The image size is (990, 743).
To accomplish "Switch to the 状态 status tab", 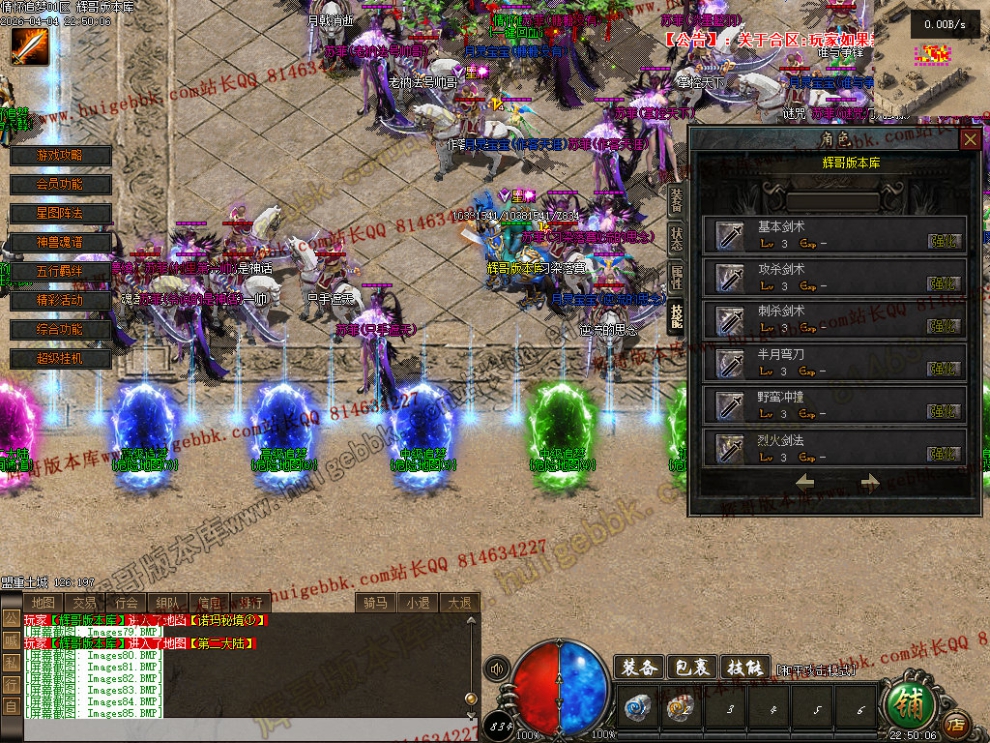I will pyautogui.click(x=676, y=238).
